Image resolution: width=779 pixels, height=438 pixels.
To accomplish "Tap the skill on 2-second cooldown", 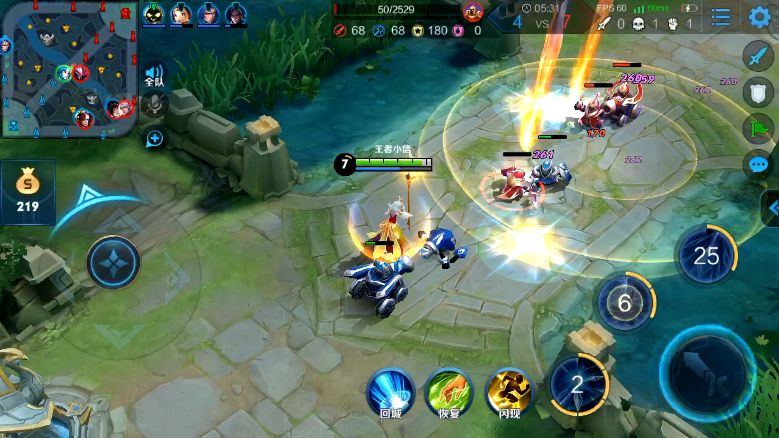I will 577,386.
